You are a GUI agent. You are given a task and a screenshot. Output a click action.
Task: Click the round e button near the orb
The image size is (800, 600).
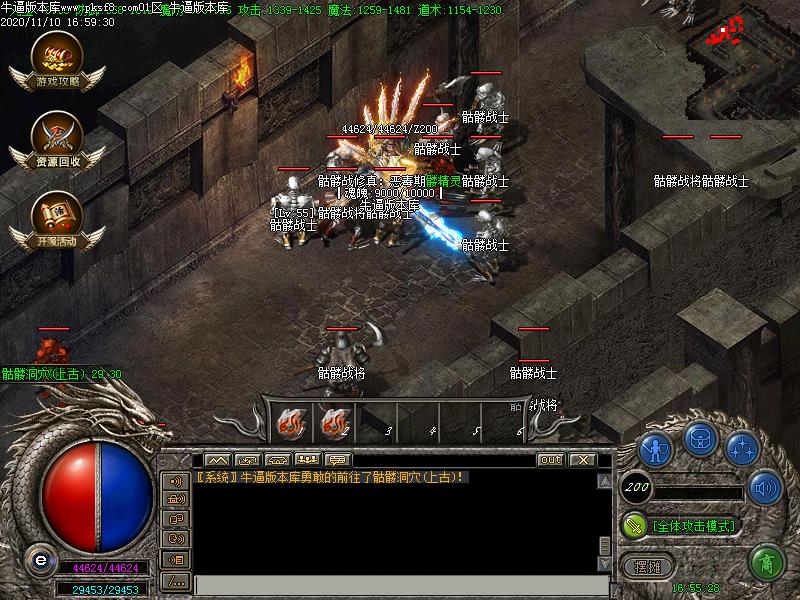click(39, 558)
